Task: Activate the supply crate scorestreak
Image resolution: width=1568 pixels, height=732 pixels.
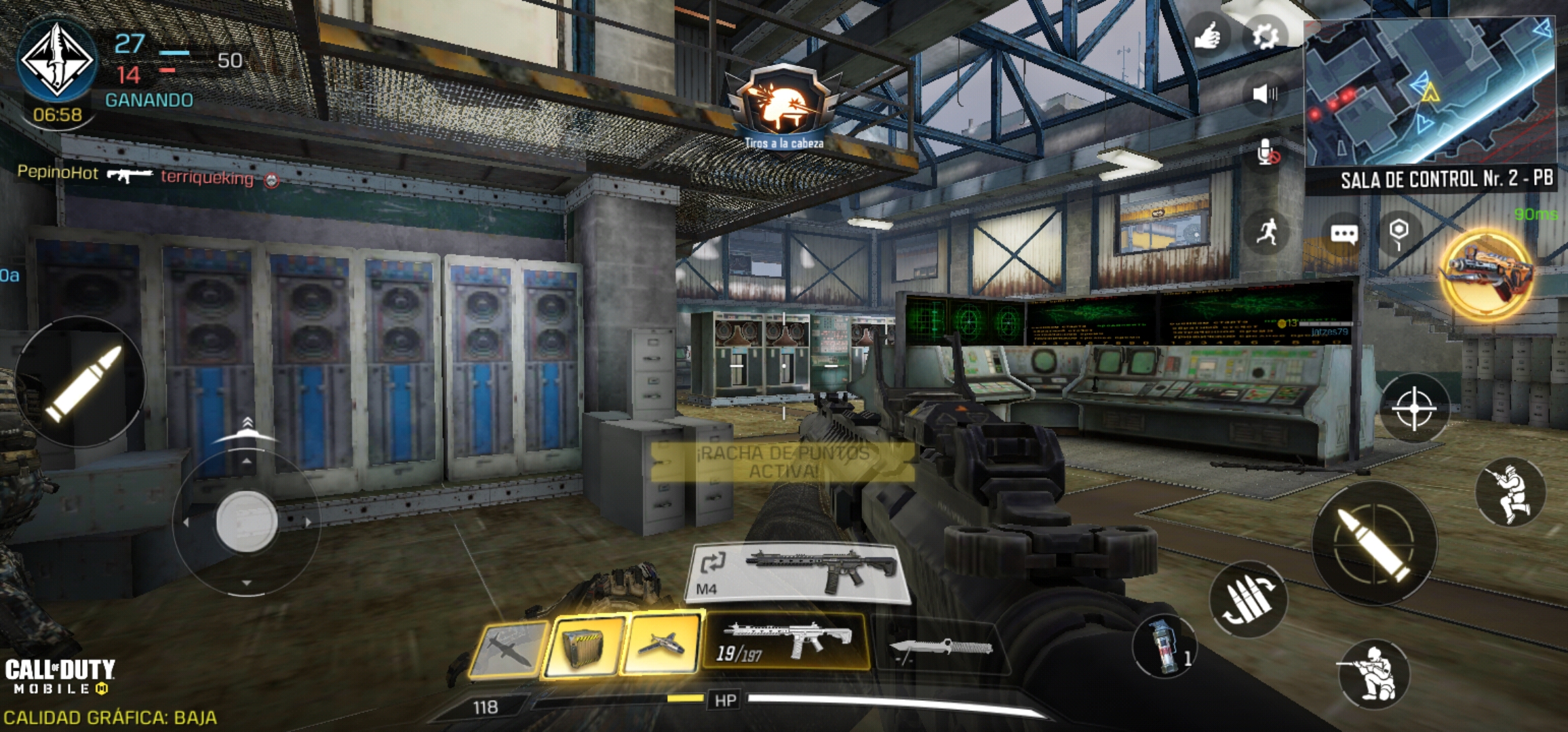Action: (x=584, y=646)
